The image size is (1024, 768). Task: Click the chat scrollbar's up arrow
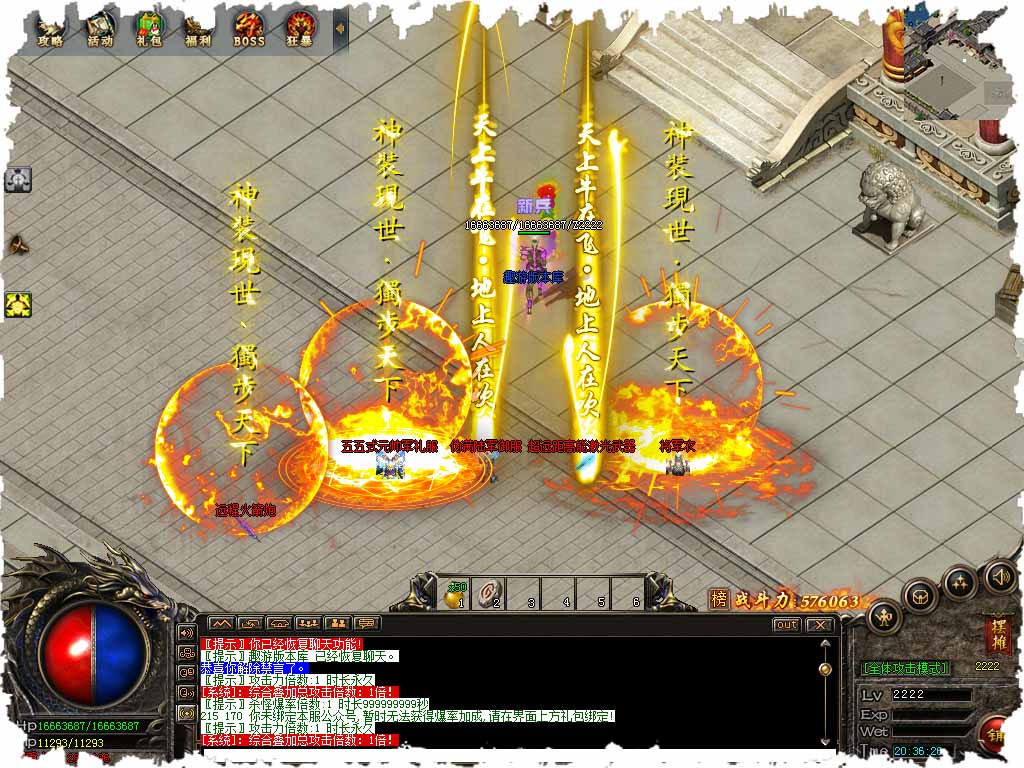825,645
